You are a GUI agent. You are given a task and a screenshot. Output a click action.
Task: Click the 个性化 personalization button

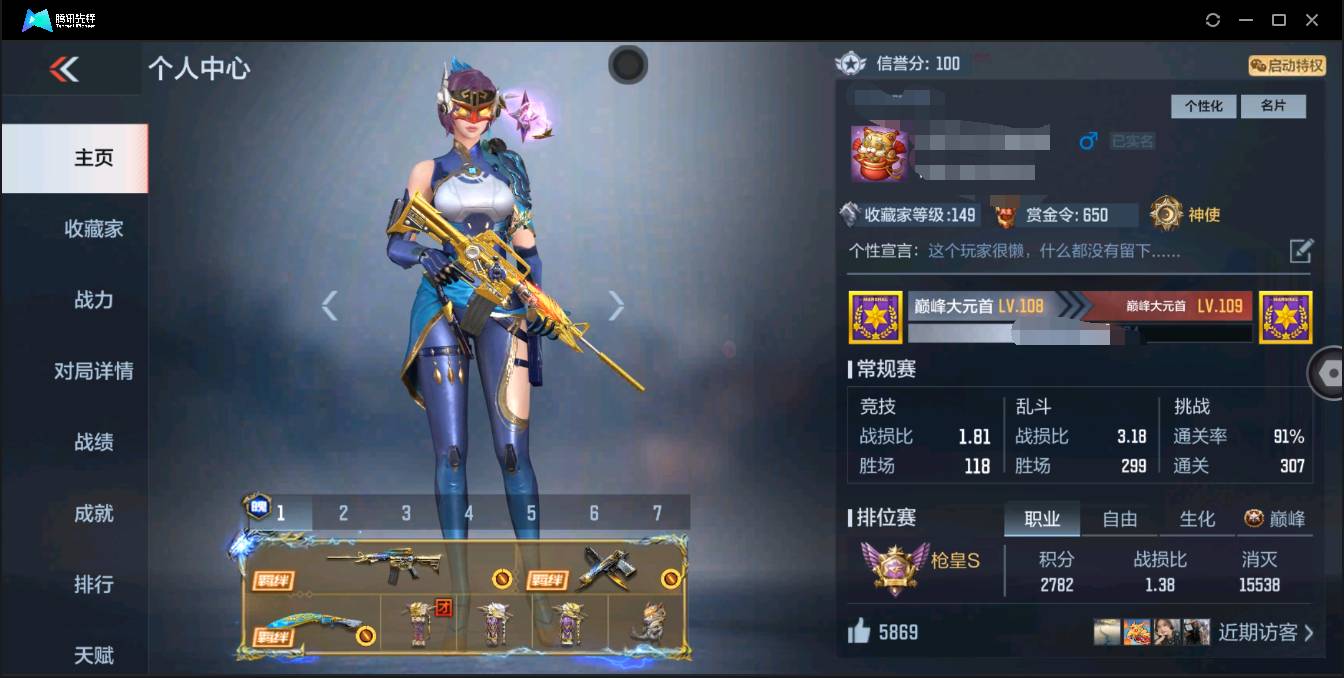1203,106
